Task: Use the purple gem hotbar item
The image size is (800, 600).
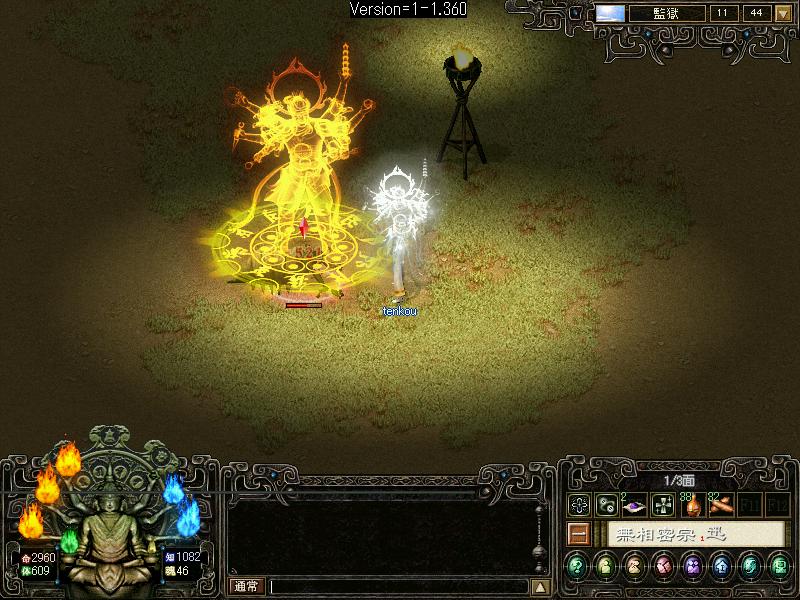Action: pyautogui.click(x=634, y=505)
